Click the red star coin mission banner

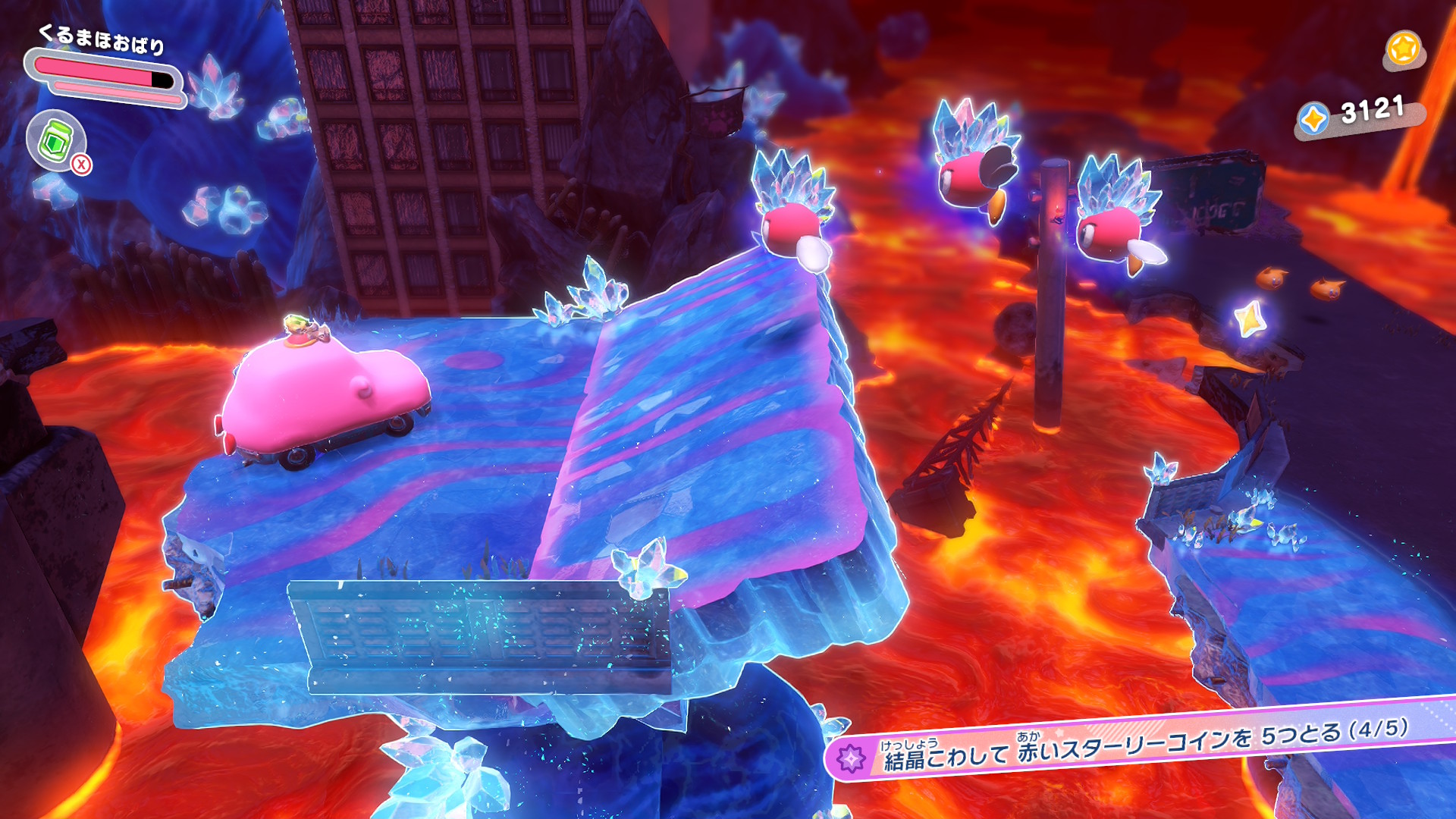click(x=1137, y=743)
